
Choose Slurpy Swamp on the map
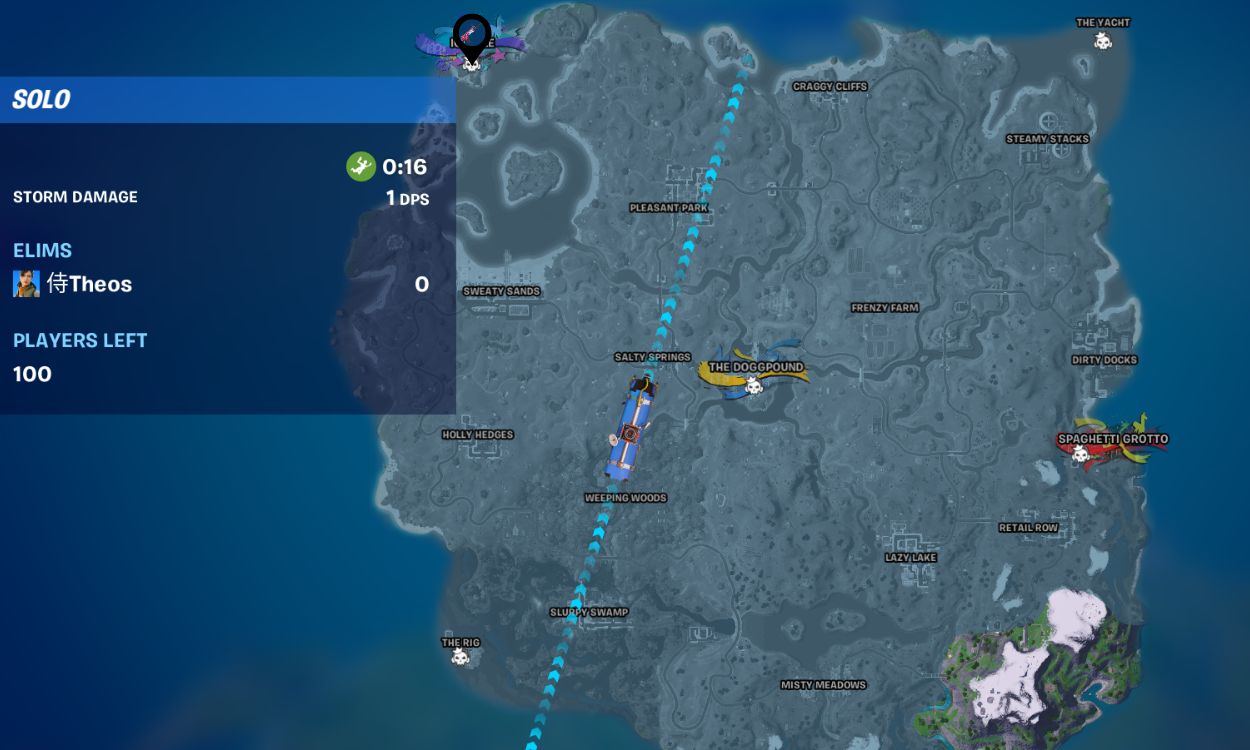click(588, 613)
